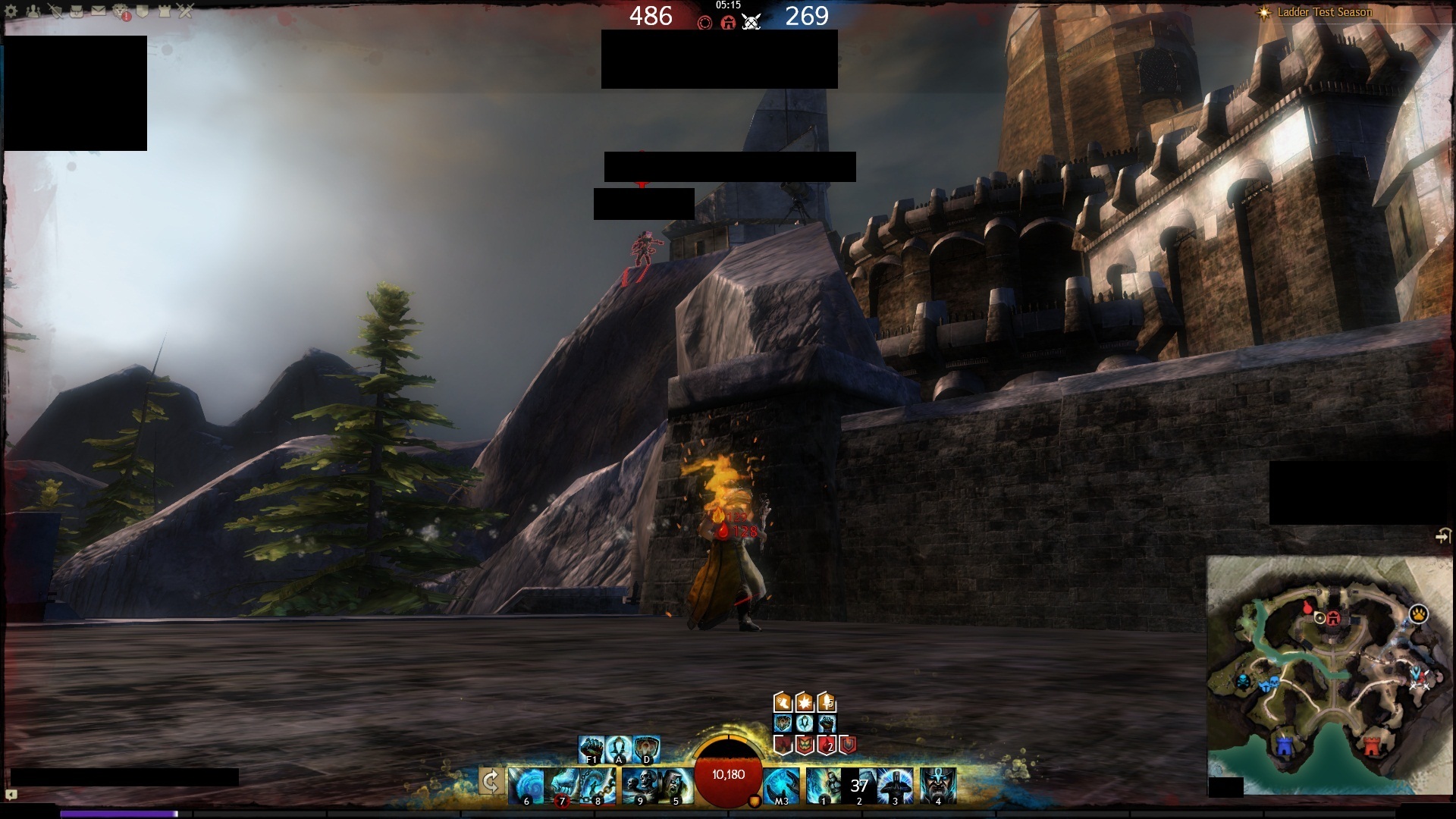1456x819 pixels.
Task: Activate the bearded helmet elite skill 4
Action: 938,785
